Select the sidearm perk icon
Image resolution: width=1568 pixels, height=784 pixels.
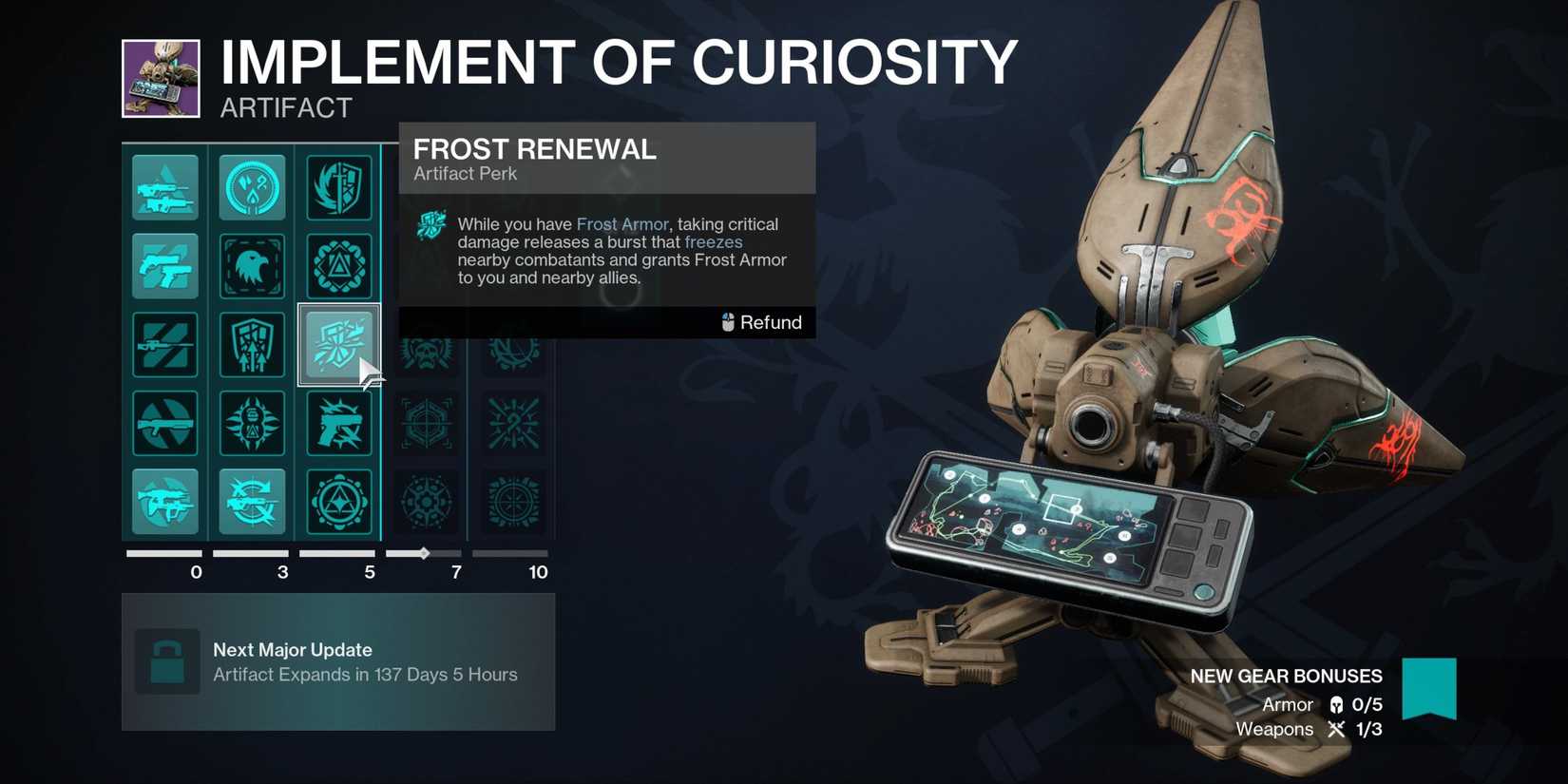pos(165,266)
